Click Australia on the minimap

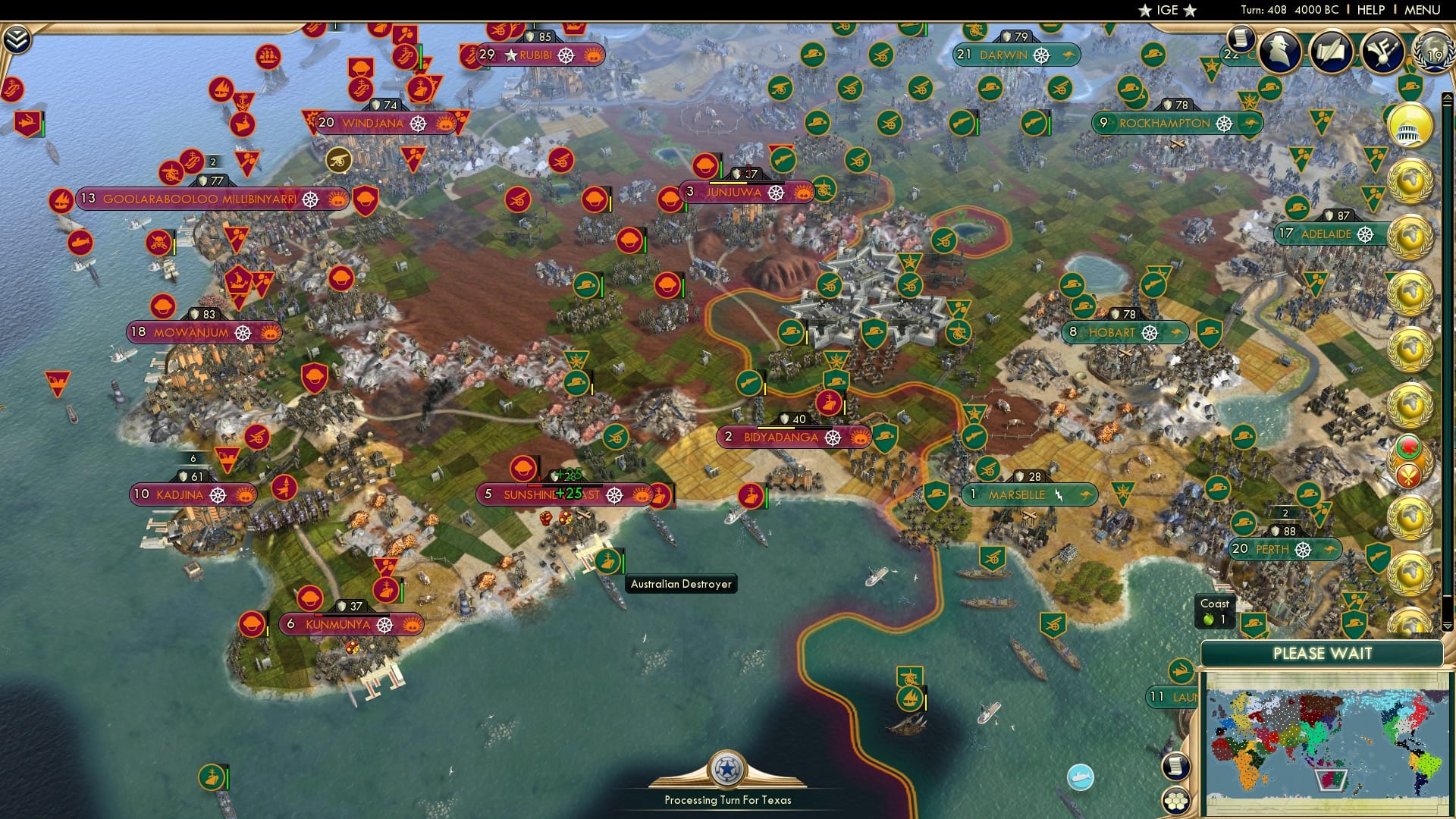click(1332, 780)
